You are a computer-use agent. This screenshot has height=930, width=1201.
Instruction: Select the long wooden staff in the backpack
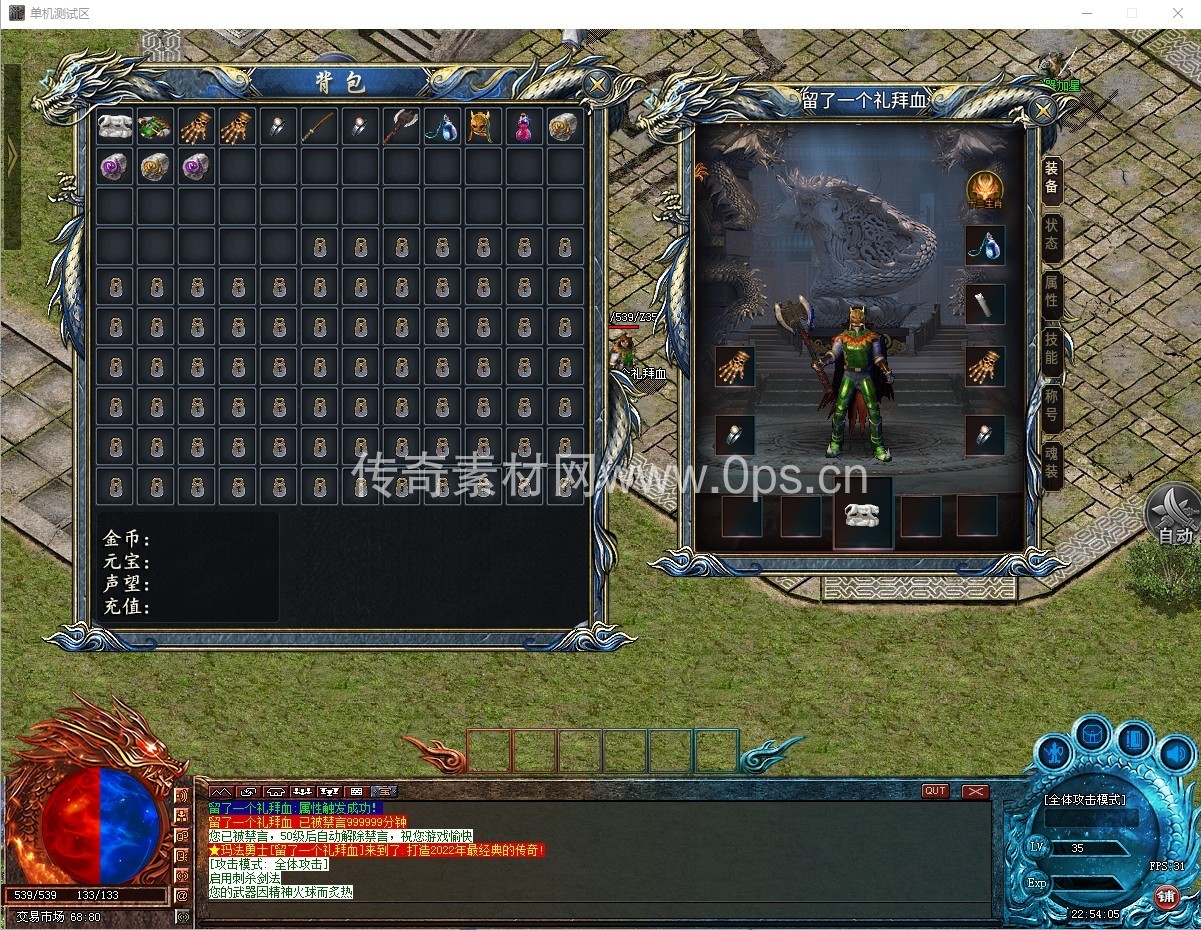pyautogui.click(x=319, y=127)
